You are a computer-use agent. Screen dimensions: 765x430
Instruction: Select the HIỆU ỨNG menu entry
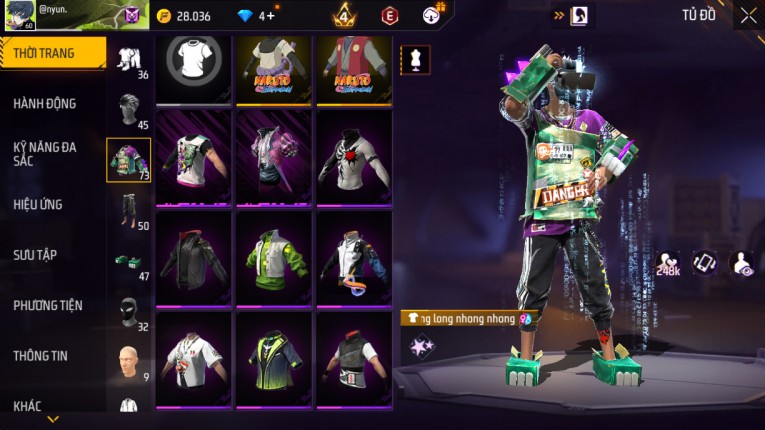pyautogui.click(x=38, y=204)
